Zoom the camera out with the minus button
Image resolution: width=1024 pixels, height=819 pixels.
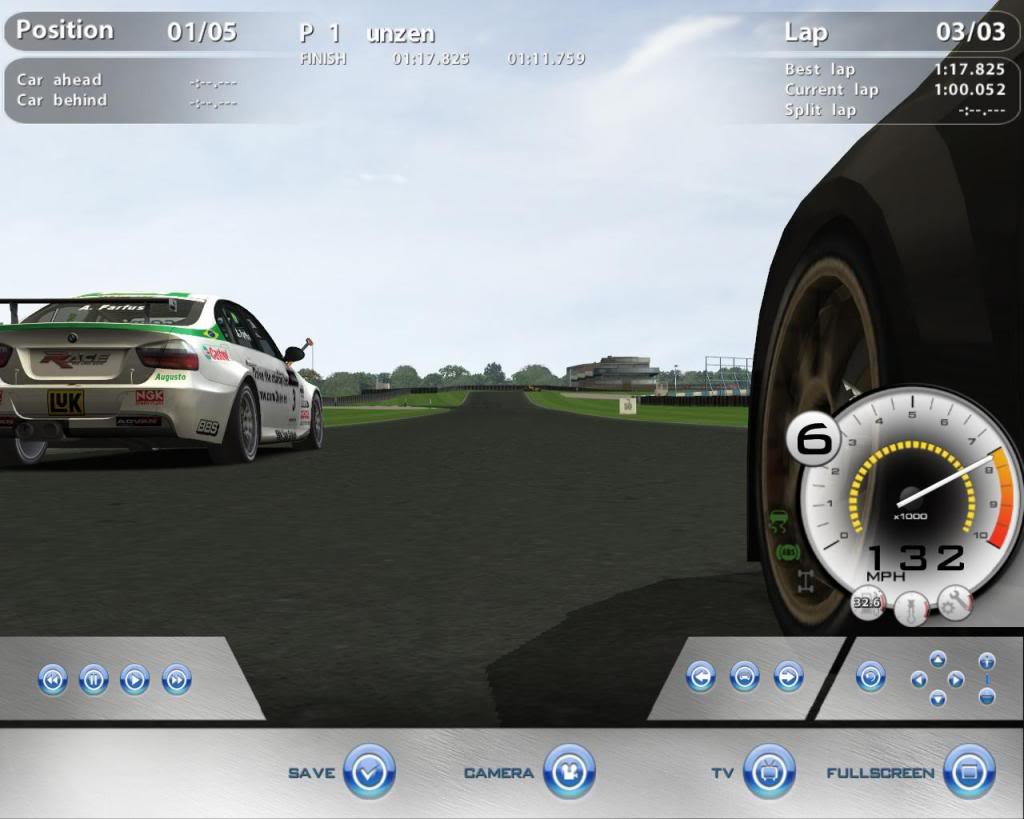987,696
